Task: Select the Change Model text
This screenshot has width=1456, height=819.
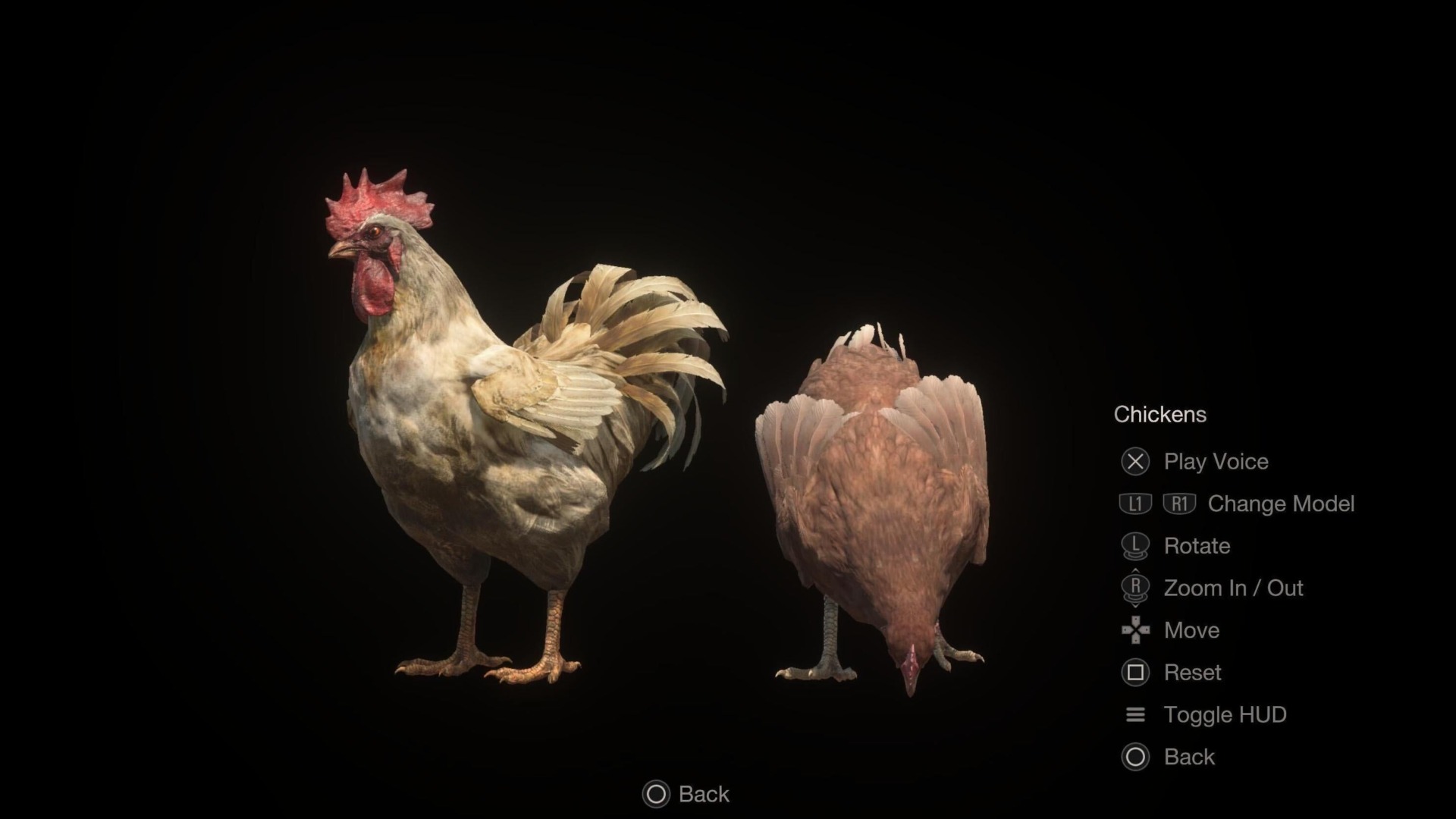Action: (1282, 504)
